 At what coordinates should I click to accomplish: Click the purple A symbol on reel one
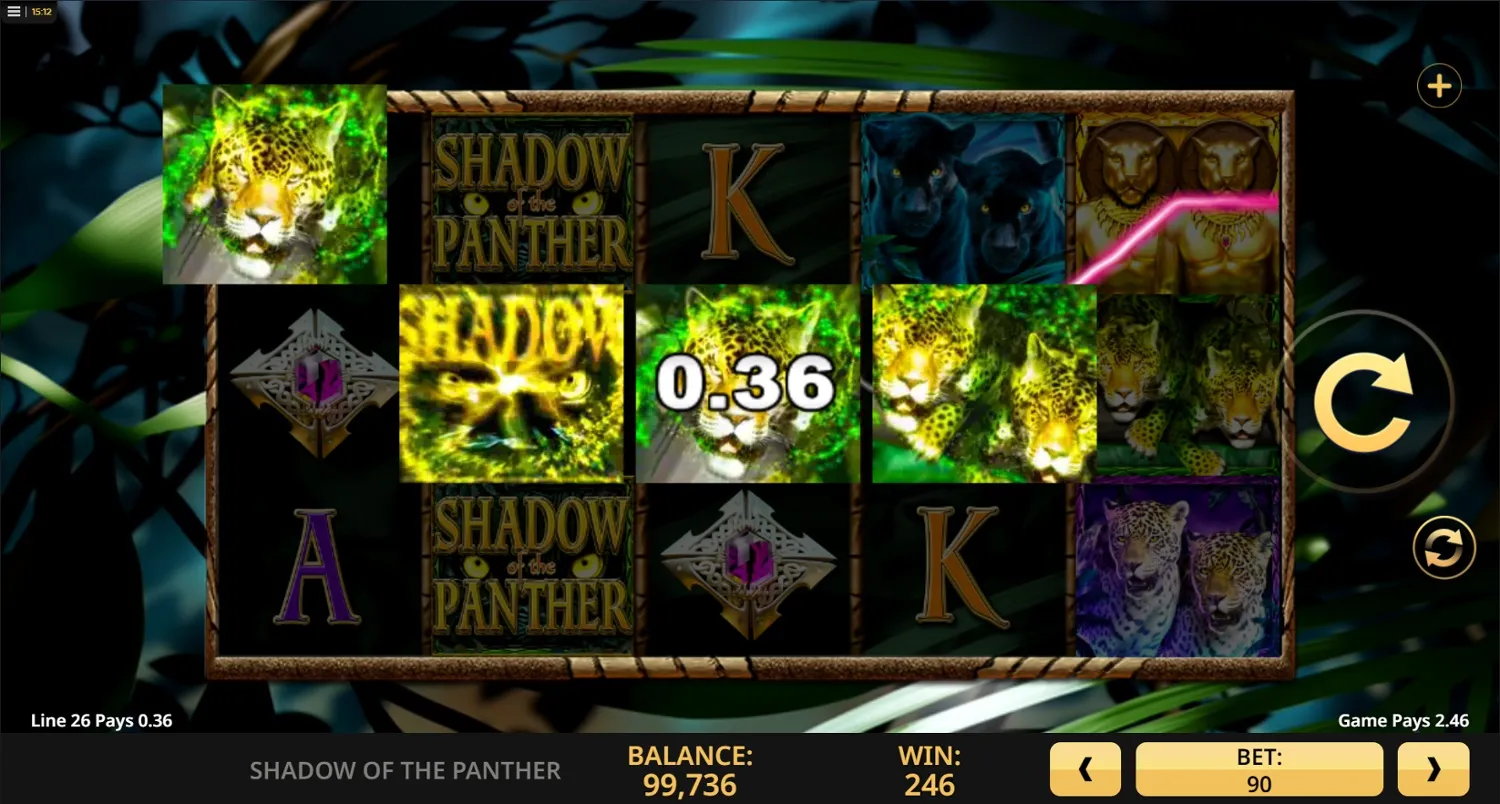pyautogui.click(x=315, y=565)
